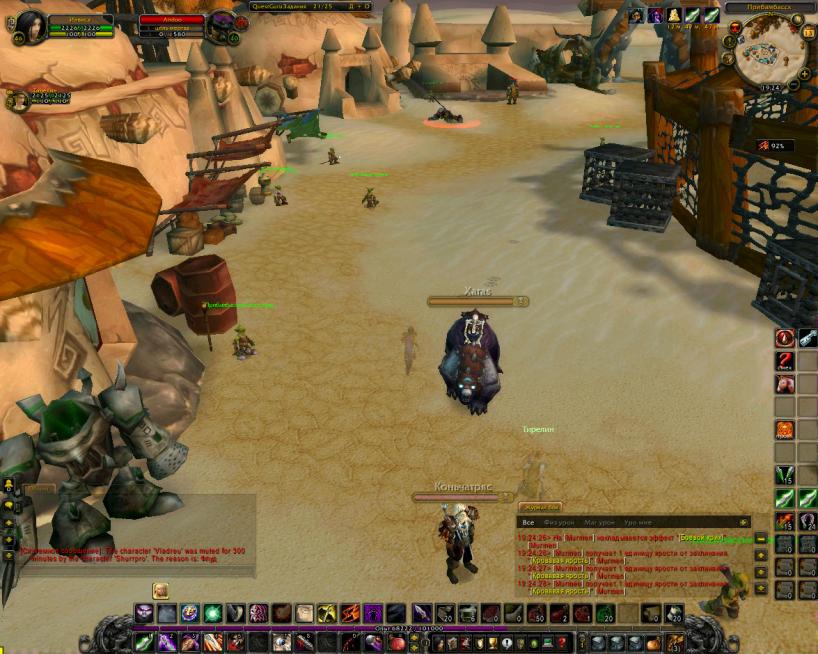Click the Хагас nameplate bar

[478, 300]
